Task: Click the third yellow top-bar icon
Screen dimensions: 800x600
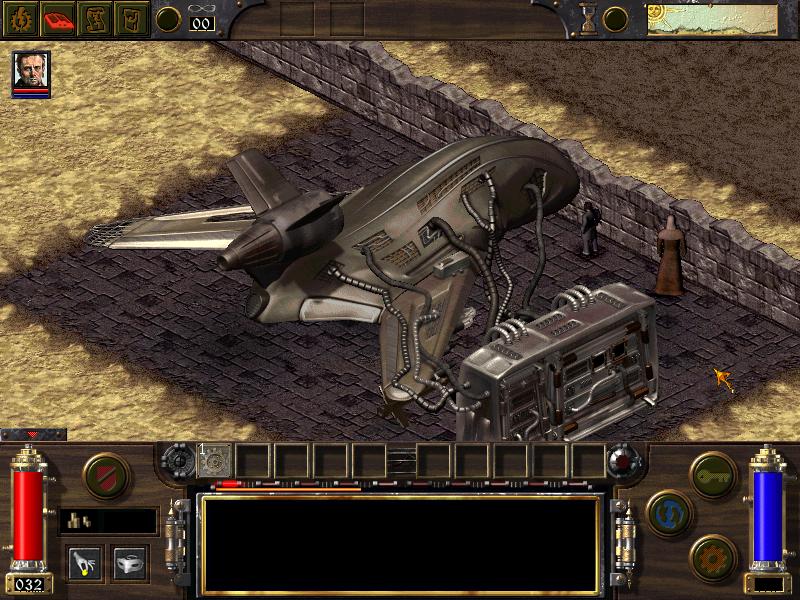Action: pos(96,17)
